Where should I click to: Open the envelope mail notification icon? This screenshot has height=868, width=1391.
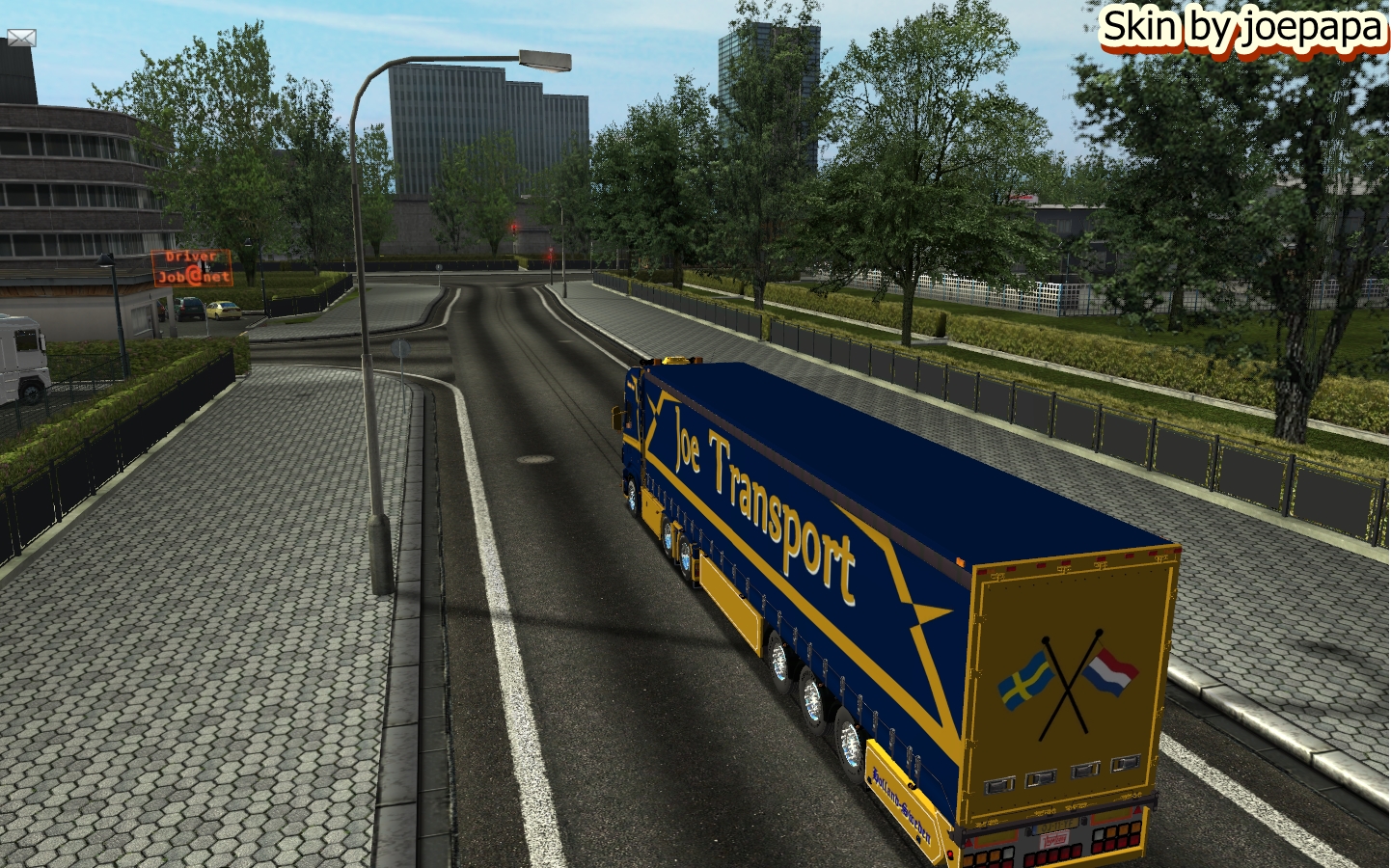[x=21, y=38]
